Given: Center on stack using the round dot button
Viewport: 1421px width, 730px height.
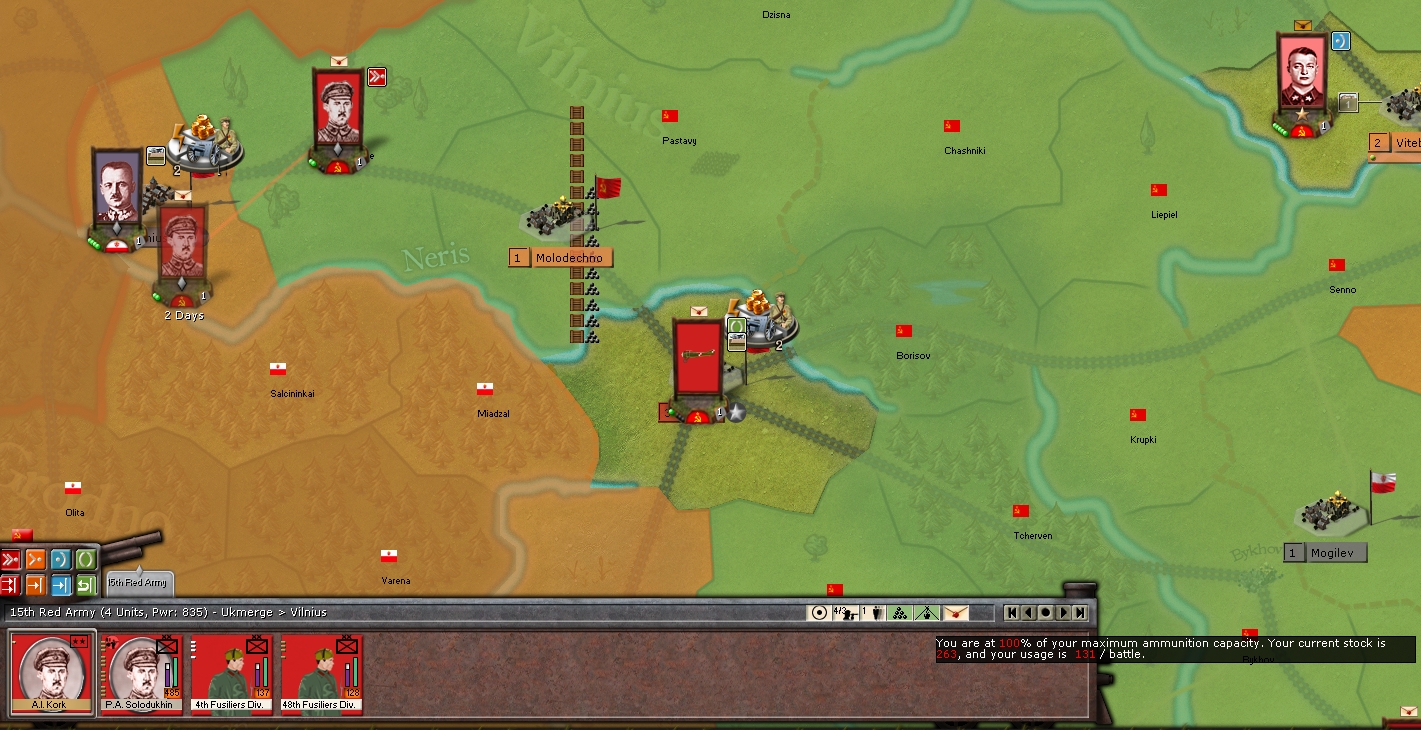Looking at the screenshot, I should click(1046, 612).
